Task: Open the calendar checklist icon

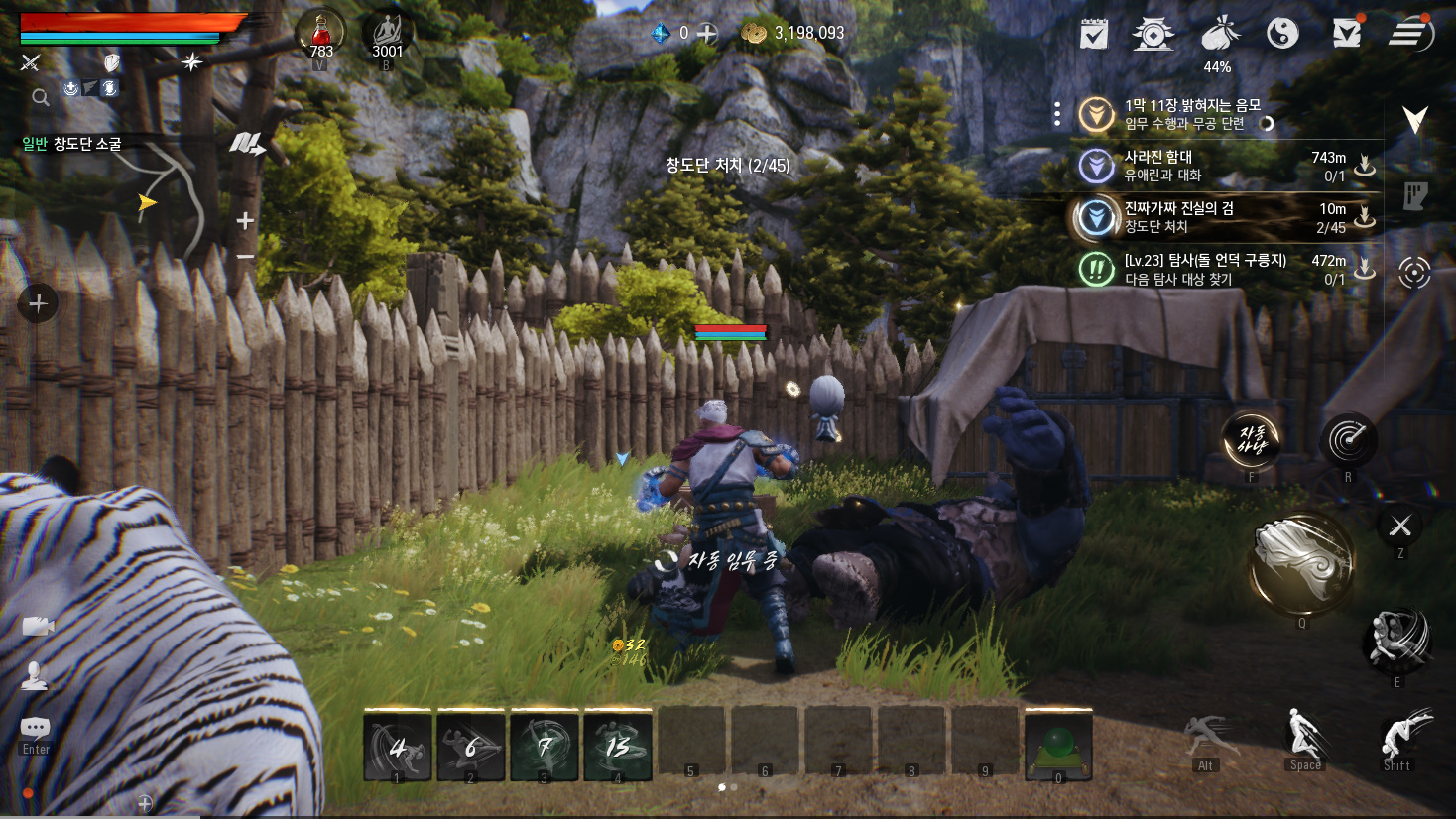Action: 1094,35
